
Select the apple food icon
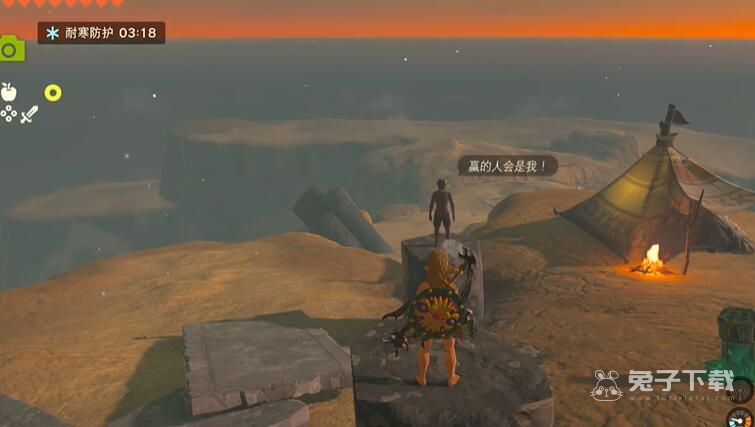9,92
